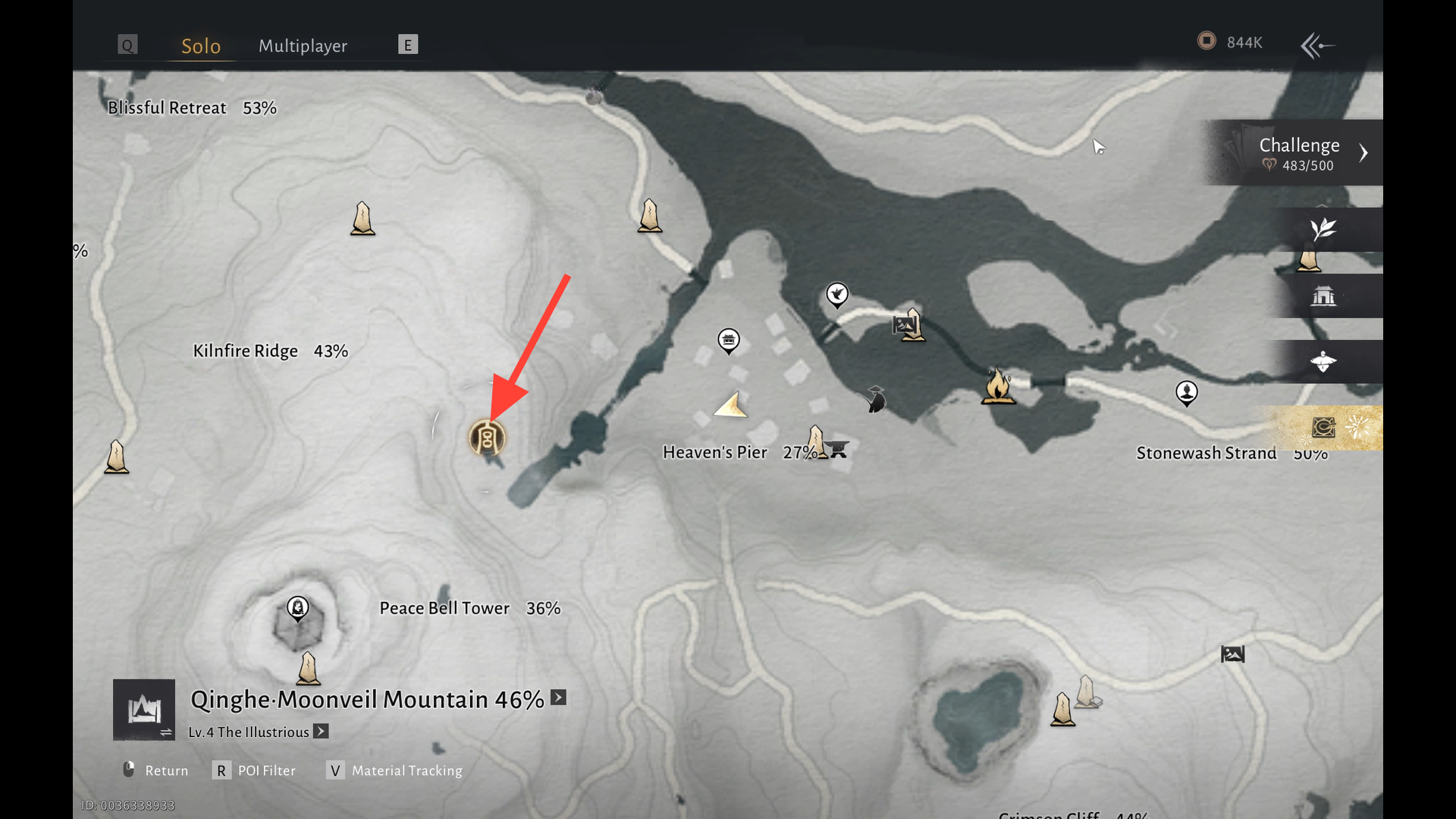Select the anvil marker near Heaven's Pier

coord(837,449)
